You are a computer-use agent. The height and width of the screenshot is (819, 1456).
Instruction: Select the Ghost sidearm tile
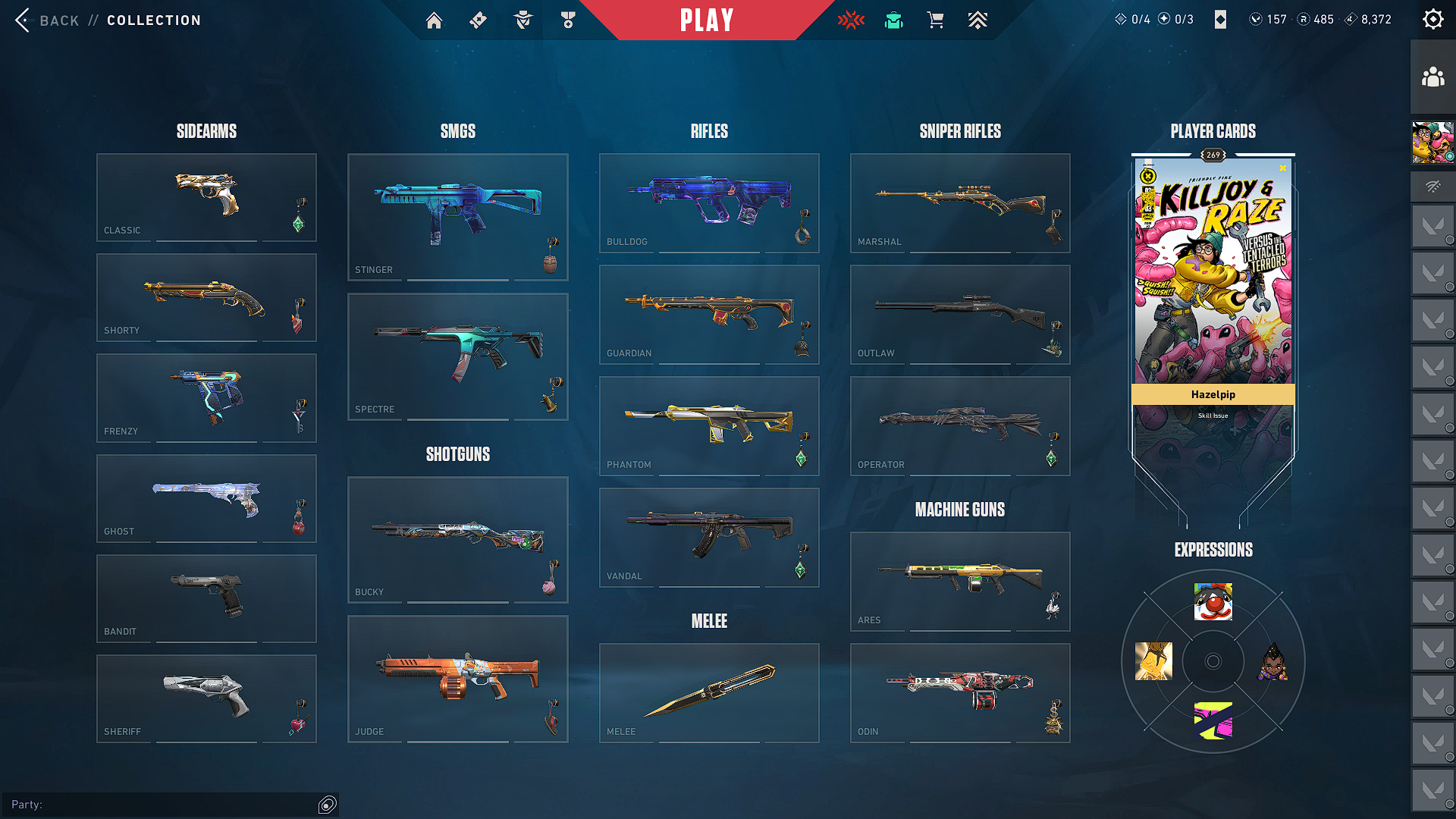point(206,498)
